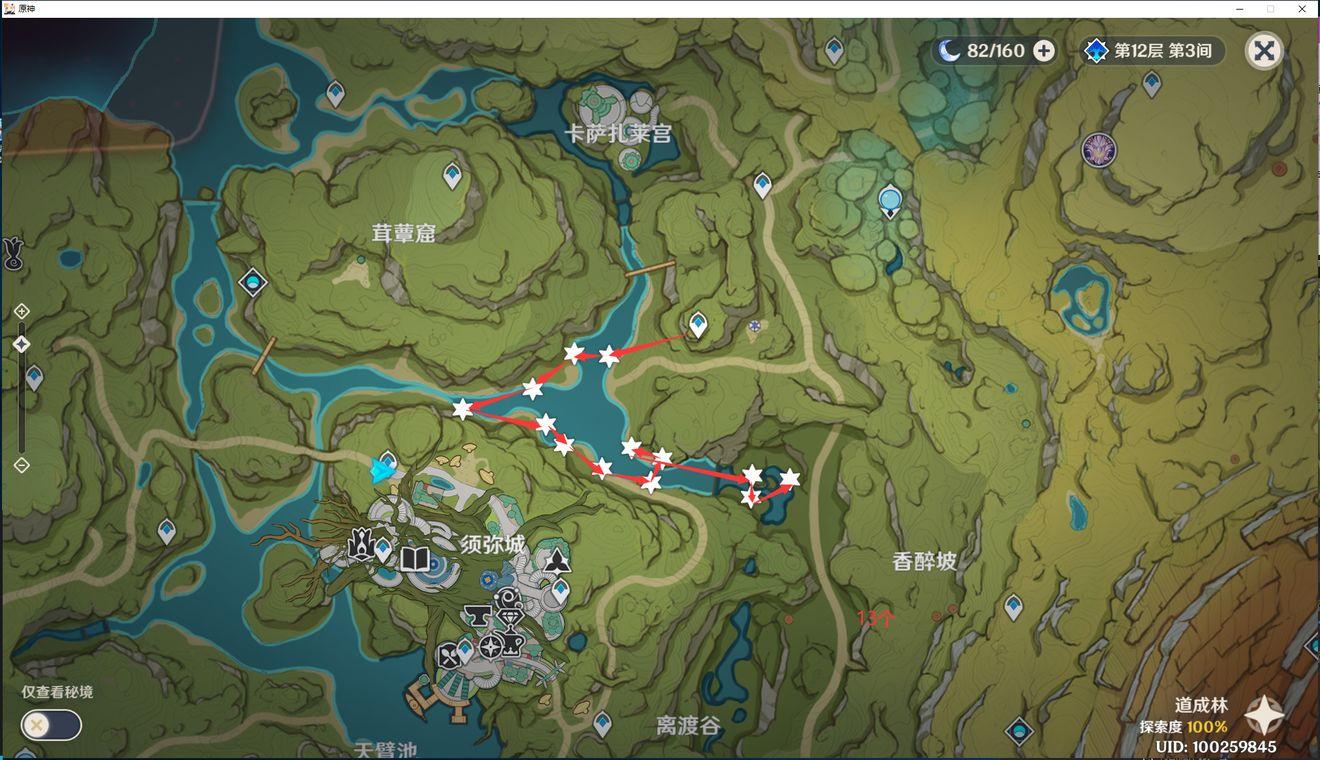This screenshot has height=760, width=1320.
Task: Select the crown-shaped Adventurer's Guild icon
Action: point(361,545)
